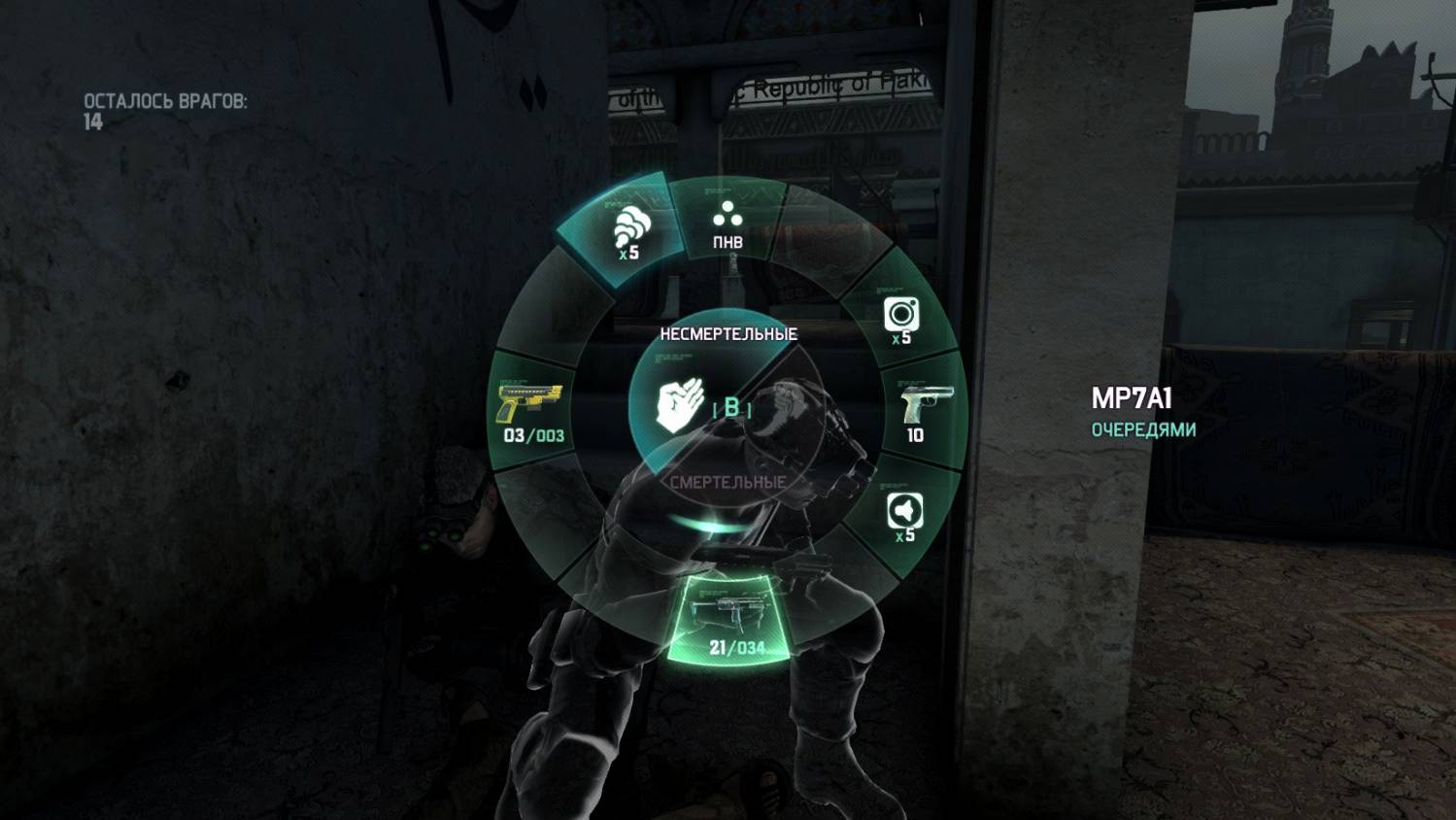Activate the ПНВ night vision slot
Viewport: 1456px width, 820px height.
point(728,223)
